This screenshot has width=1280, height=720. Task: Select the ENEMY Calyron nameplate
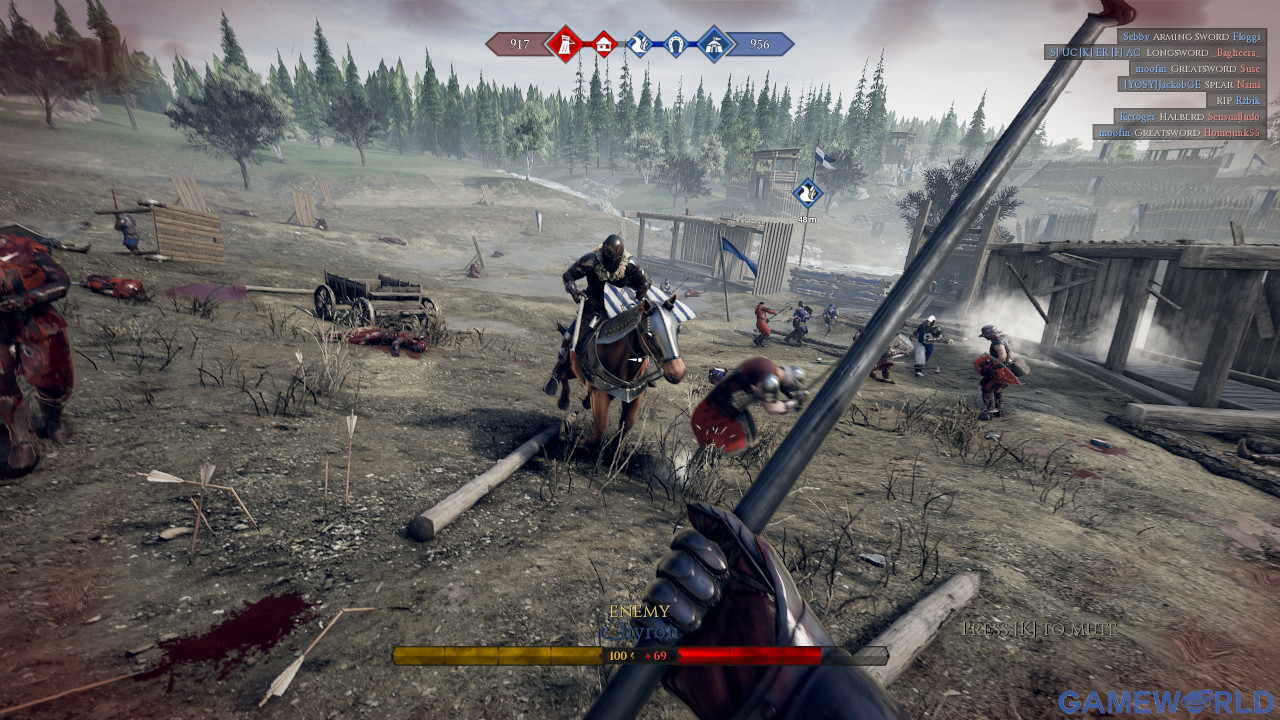(640, 623)
